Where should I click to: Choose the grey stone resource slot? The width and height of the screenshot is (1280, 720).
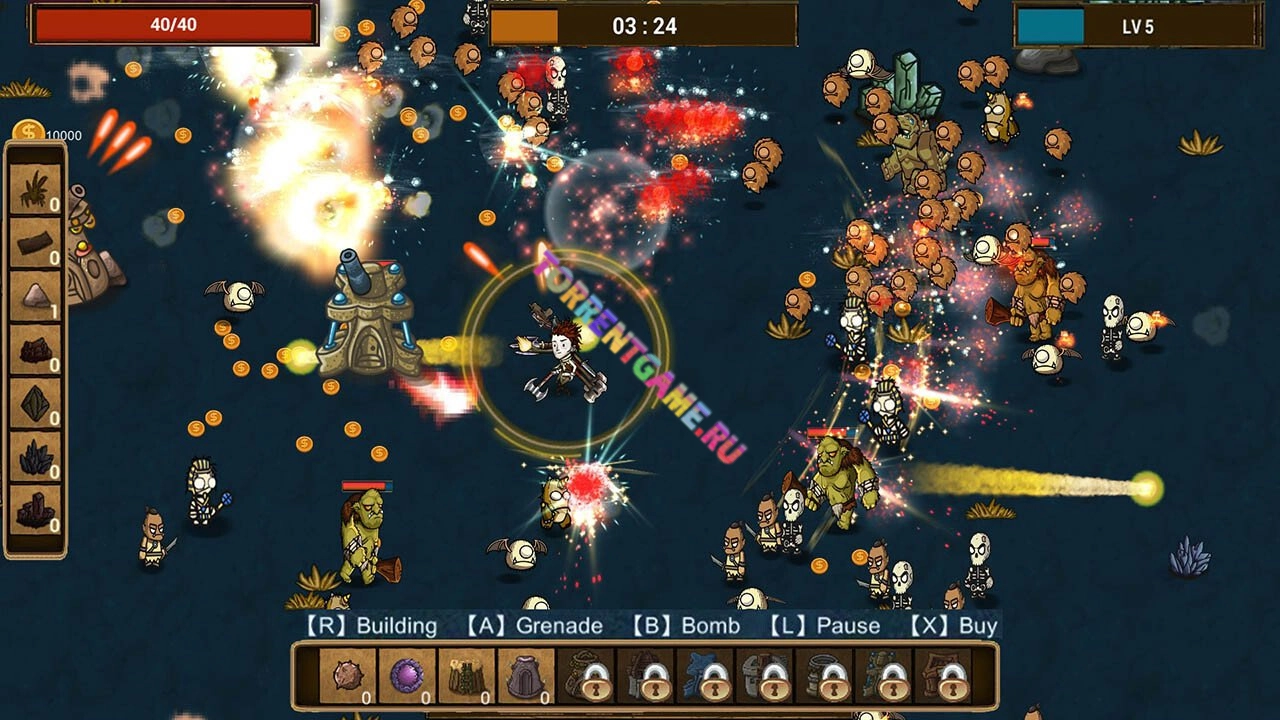coord(36,297)
